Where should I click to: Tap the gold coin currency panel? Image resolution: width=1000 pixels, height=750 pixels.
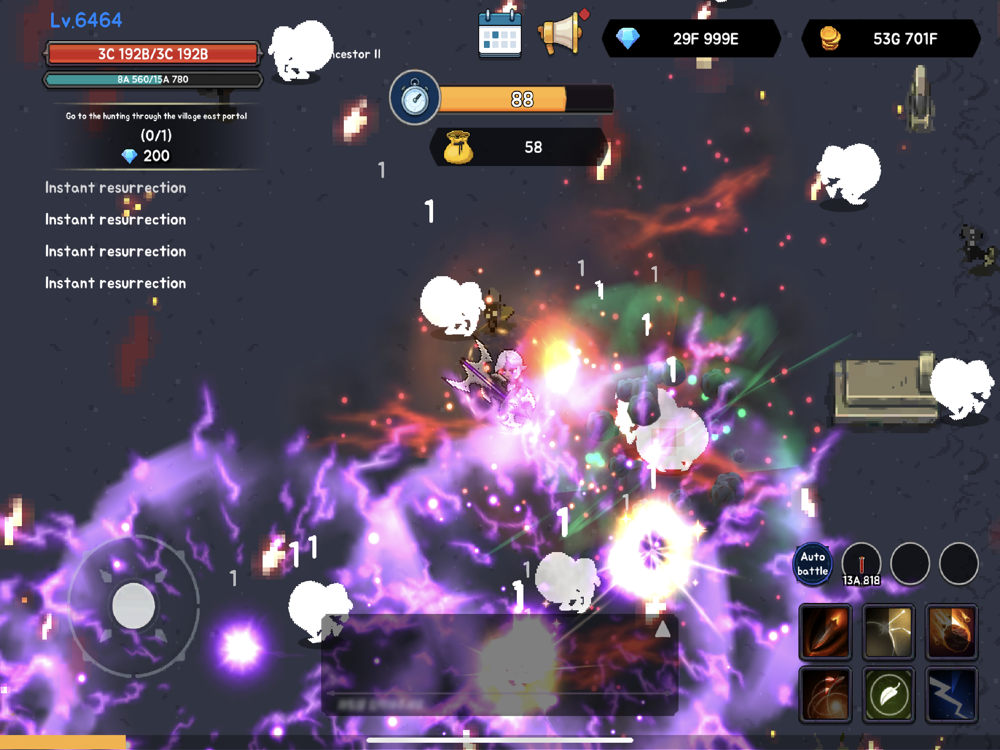tap(891, 39)
